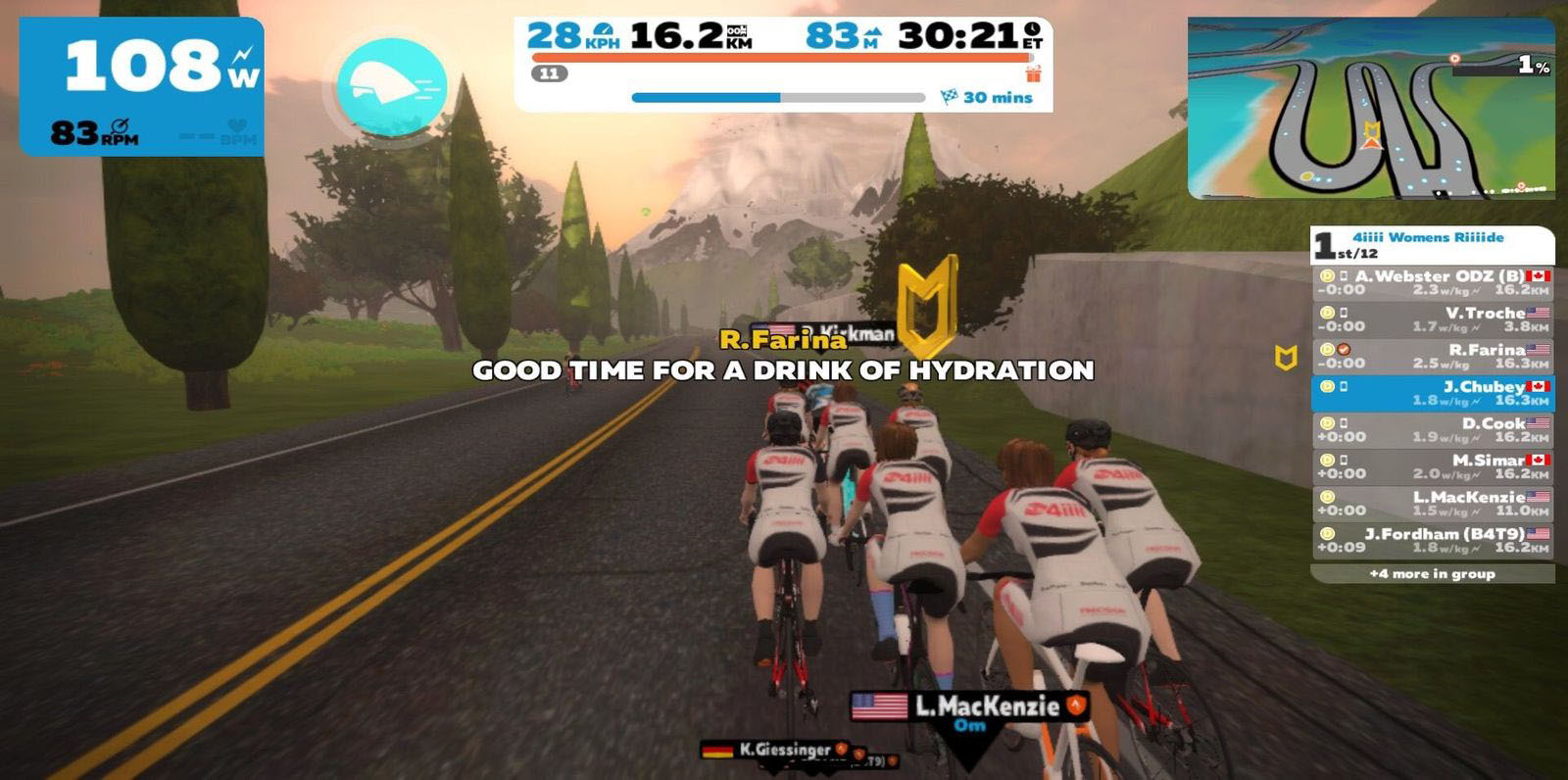Choose R.Farina in nearby riders list
Image resolution: width=1568 pixels, height=780 pixels.
pos(1433,357)
